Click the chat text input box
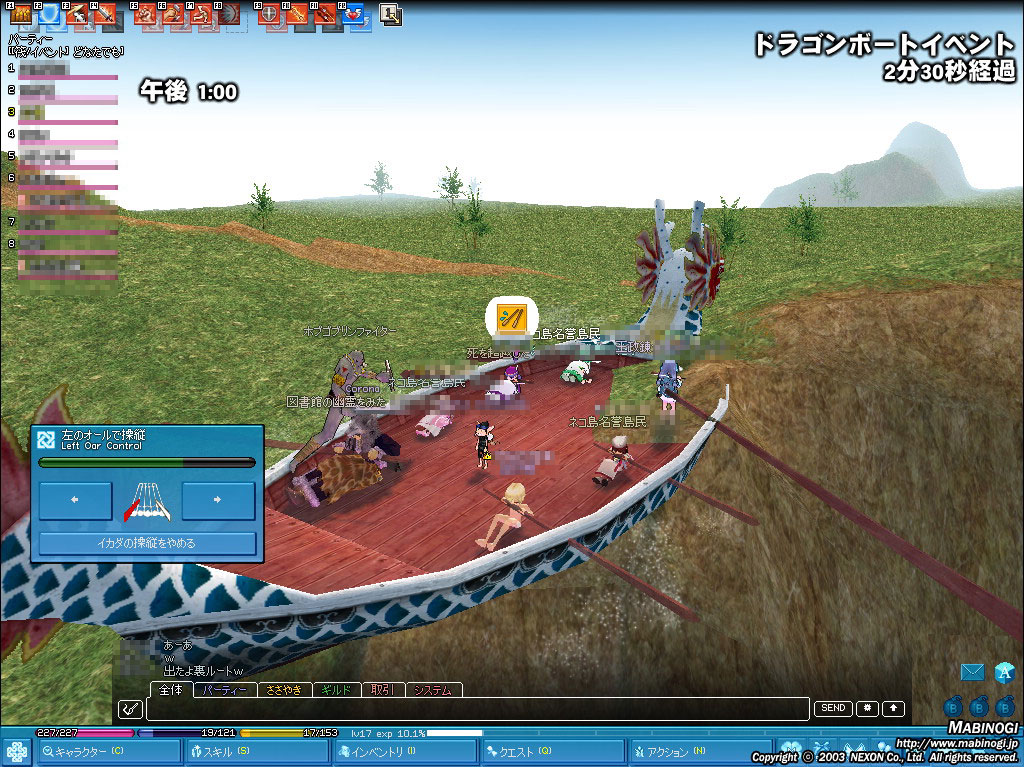This screenshot has width=1024, height=767. (476, 709)
